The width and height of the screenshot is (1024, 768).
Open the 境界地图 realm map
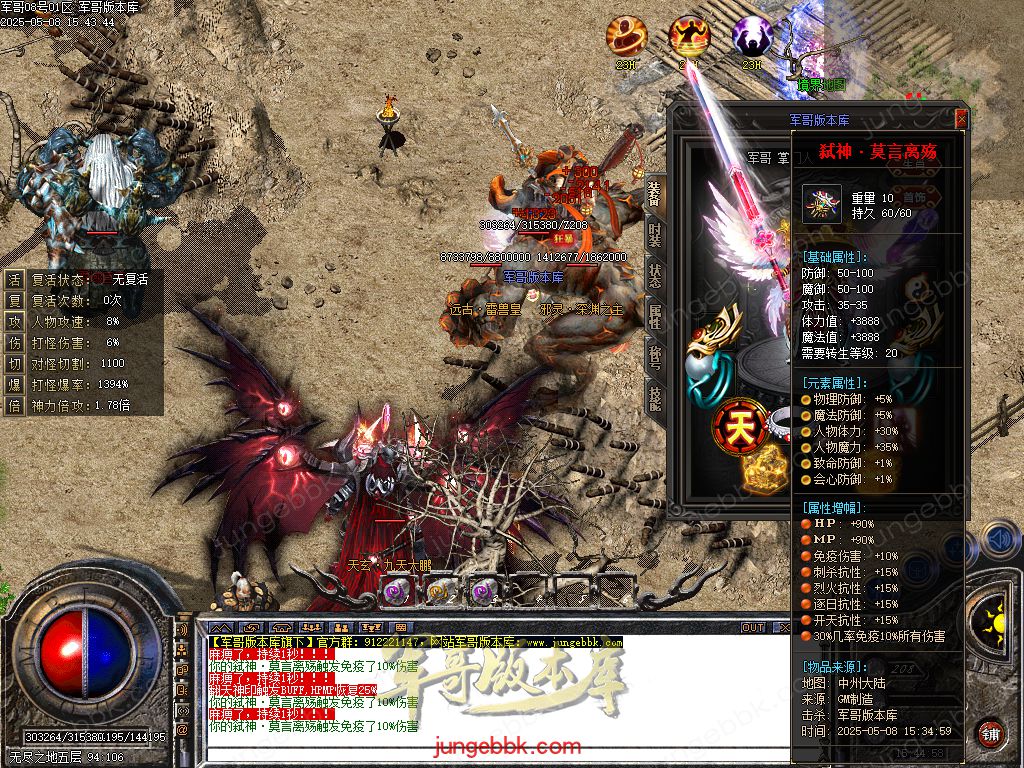point(821,85)
